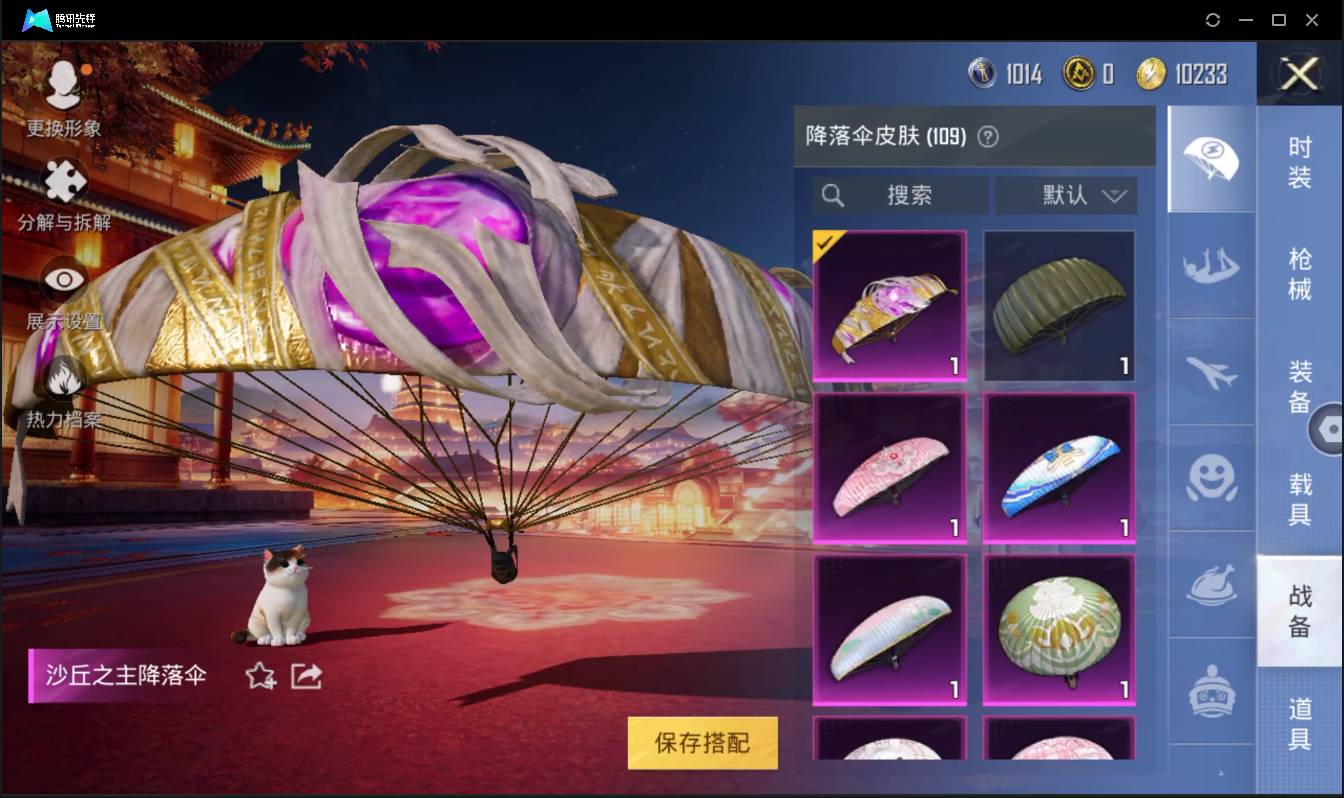Image resolution: width=1344 pixels, height=798 pixels.
Task: Open parachute skin help question mark
Action: (988, 137)
